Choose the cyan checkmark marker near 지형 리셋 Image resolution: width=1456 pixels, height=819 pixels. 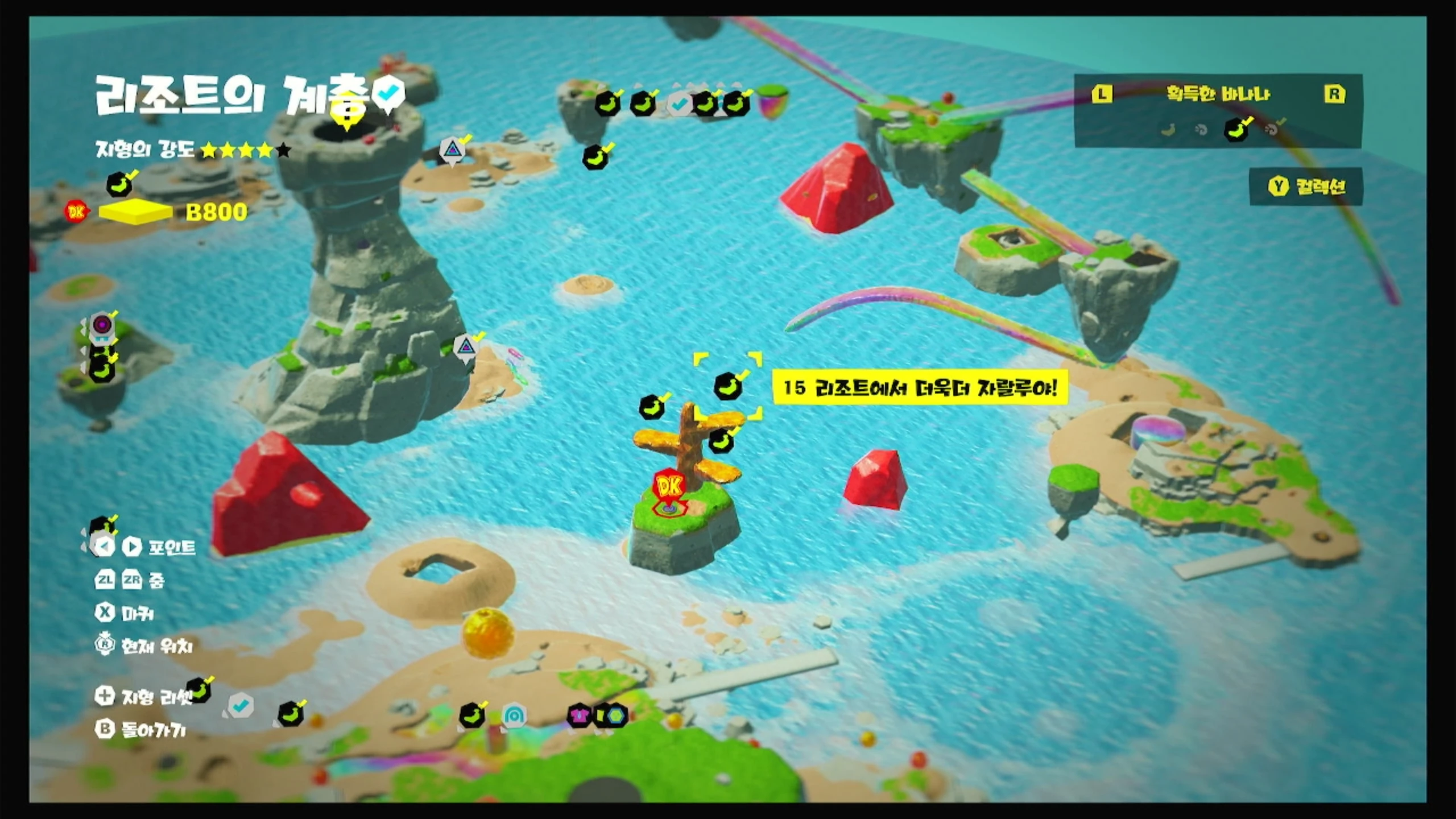[x=241, y=706]
